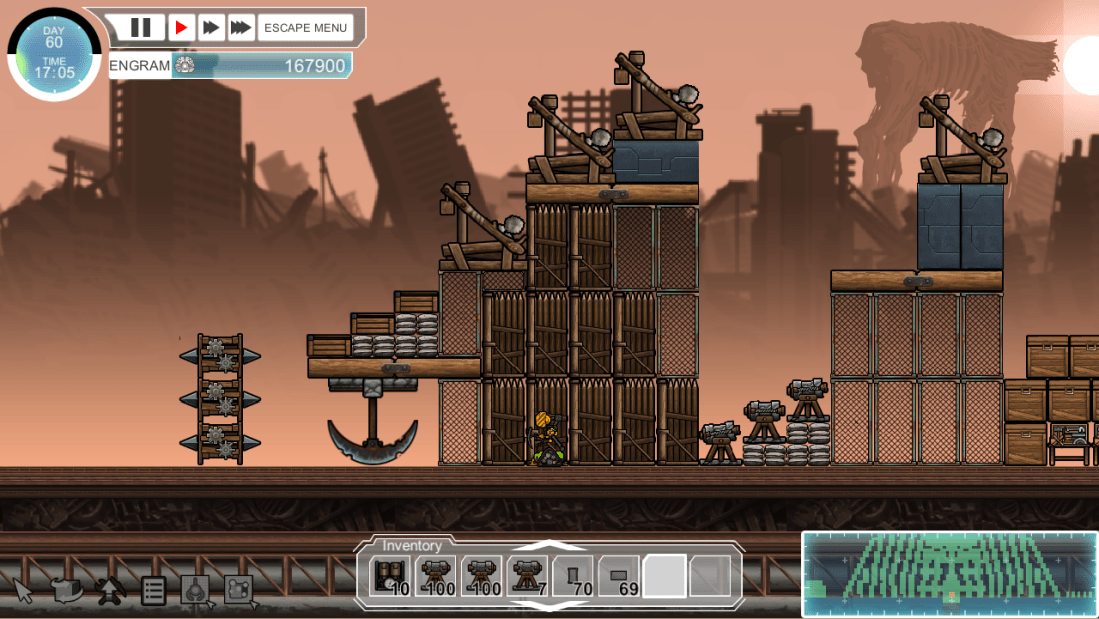This screenshot has height=619, width=1099.
Task: Select the pickaxe and arrow tool
Action: [x=110, y=590]
